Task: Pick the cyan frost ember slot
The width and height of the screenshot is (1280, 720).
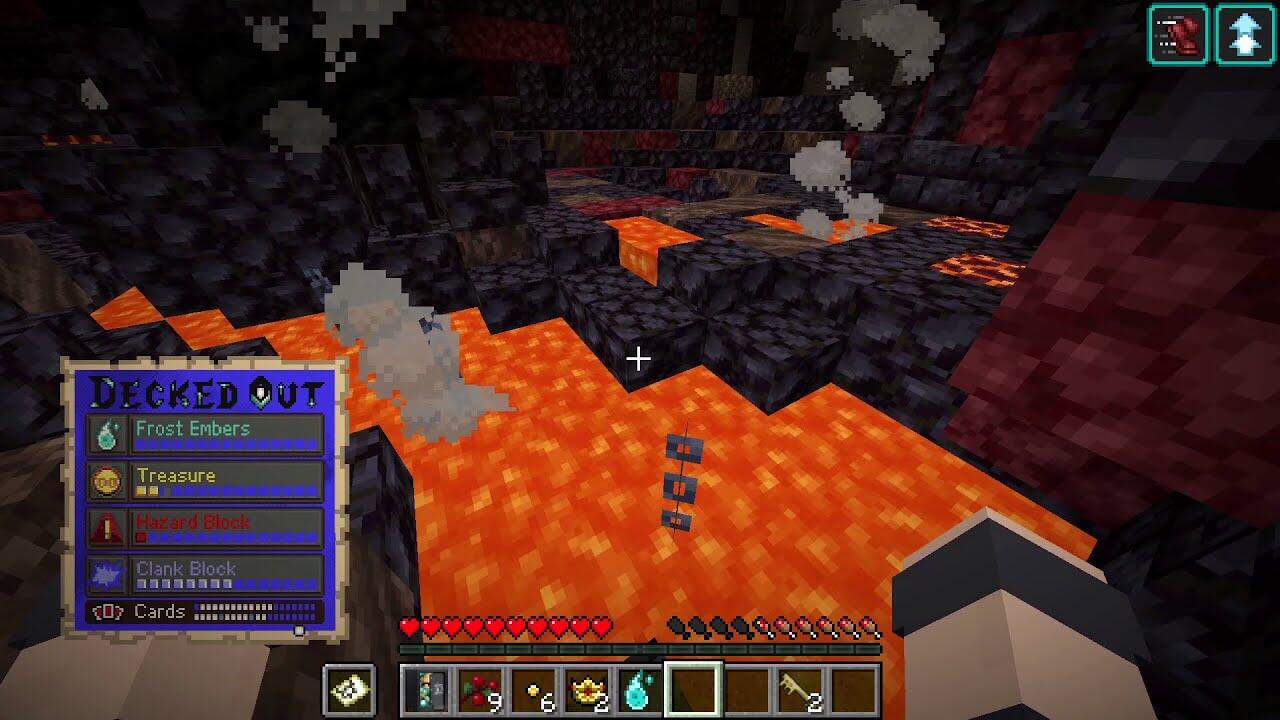Action: [x=640, y=690]
